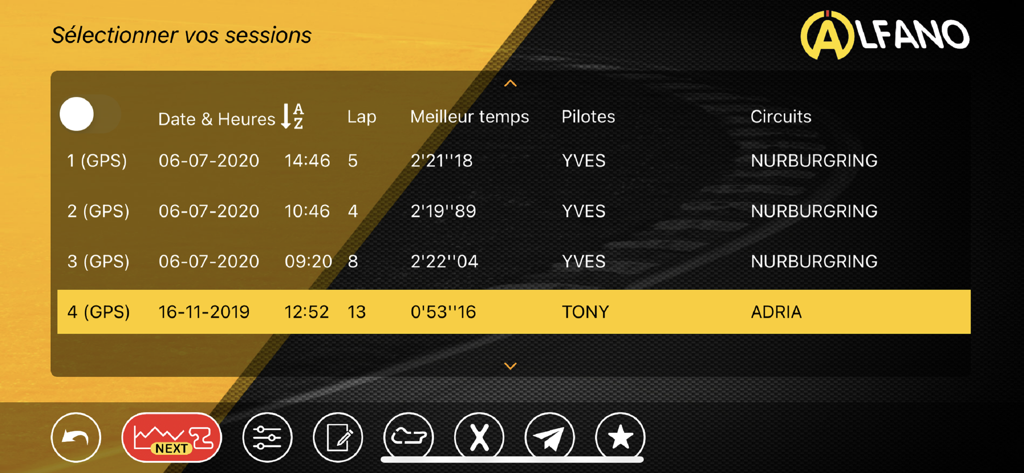This screenshot has height=473, width=1024.
Task: Select session 2 at 10:46 Nurburgring
Action: [510, 211]
